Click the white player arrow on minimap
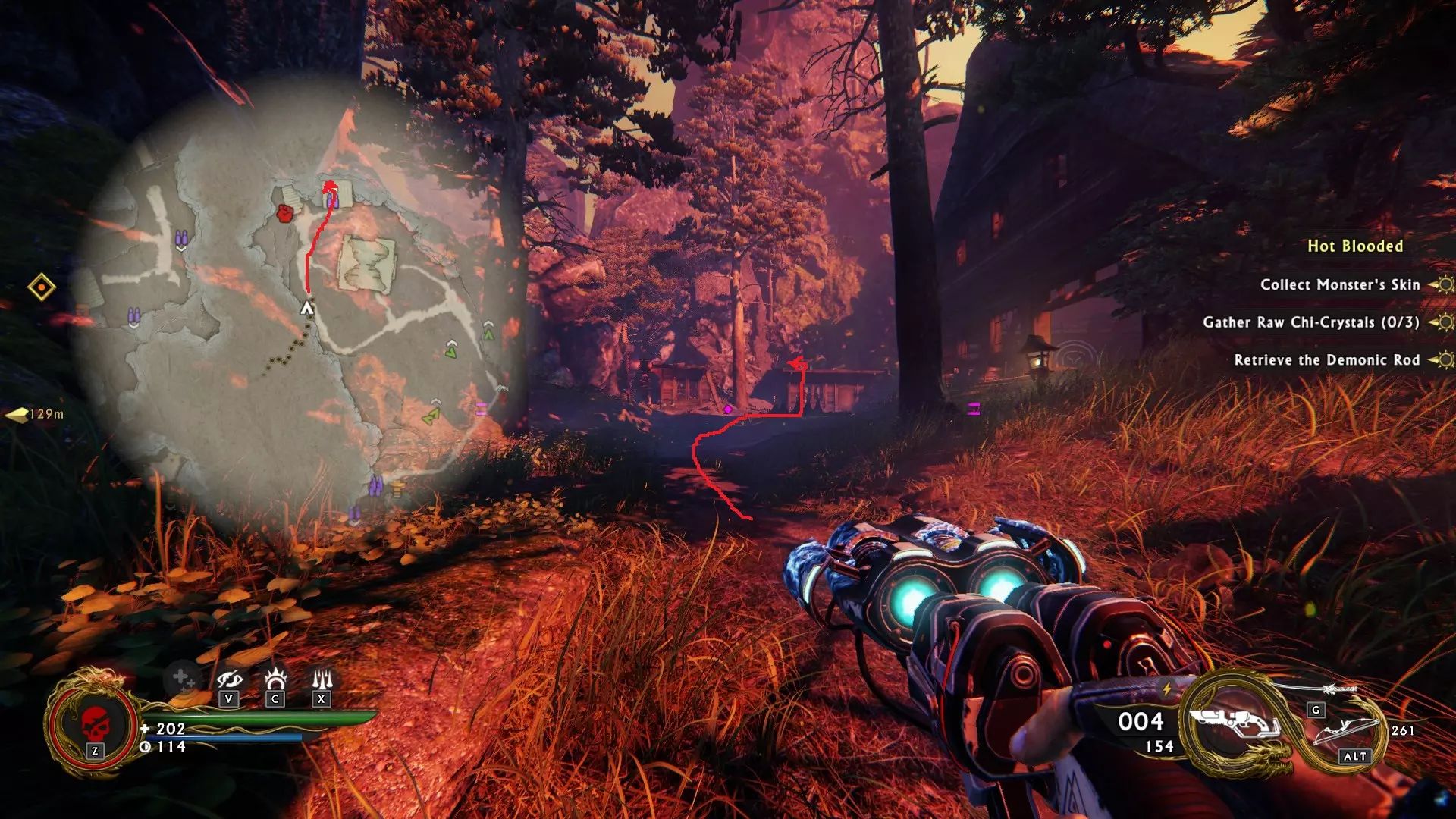The image size is (1456, 819). 306,308
